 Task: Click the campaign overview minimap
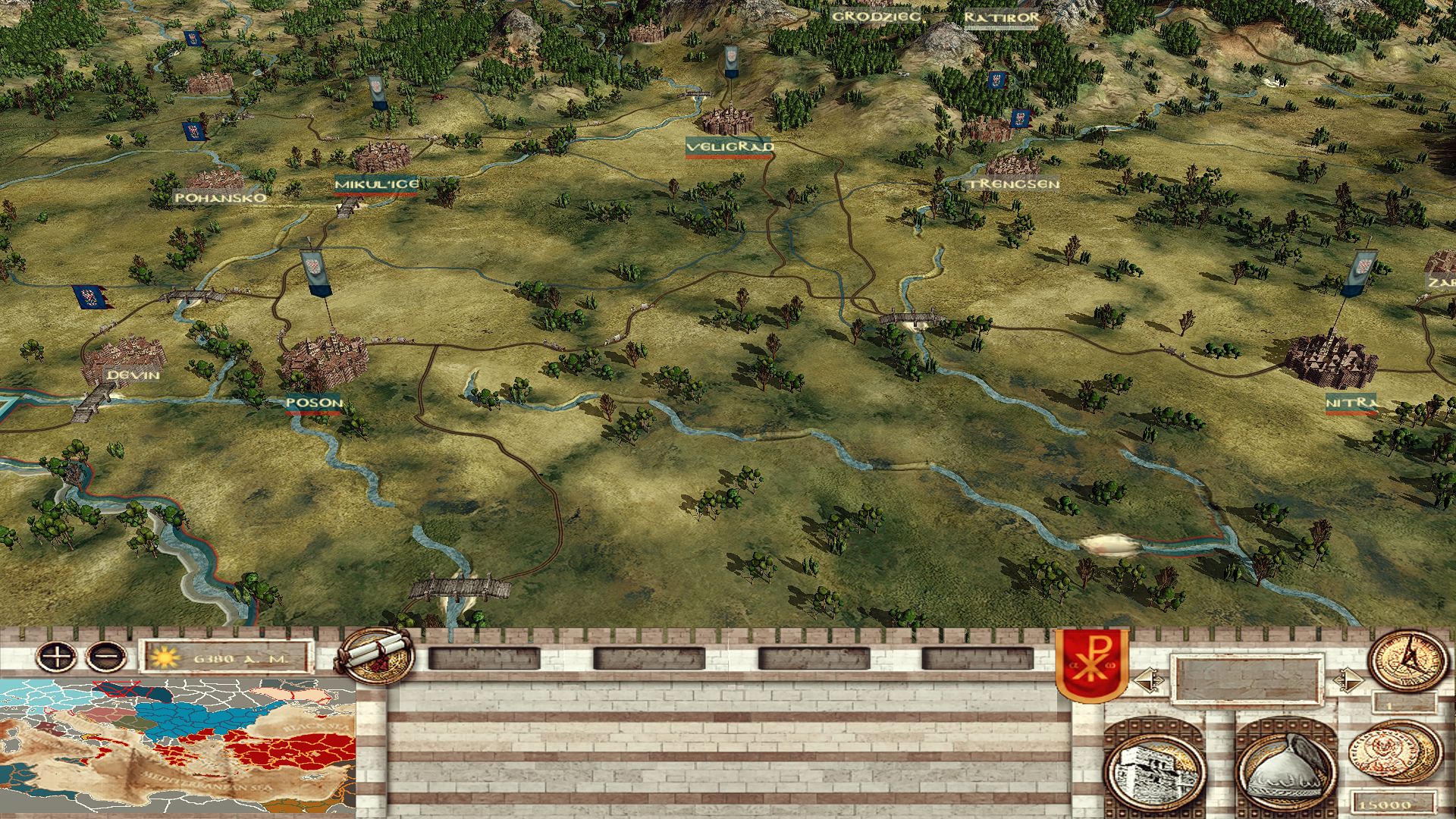(178, 747)
